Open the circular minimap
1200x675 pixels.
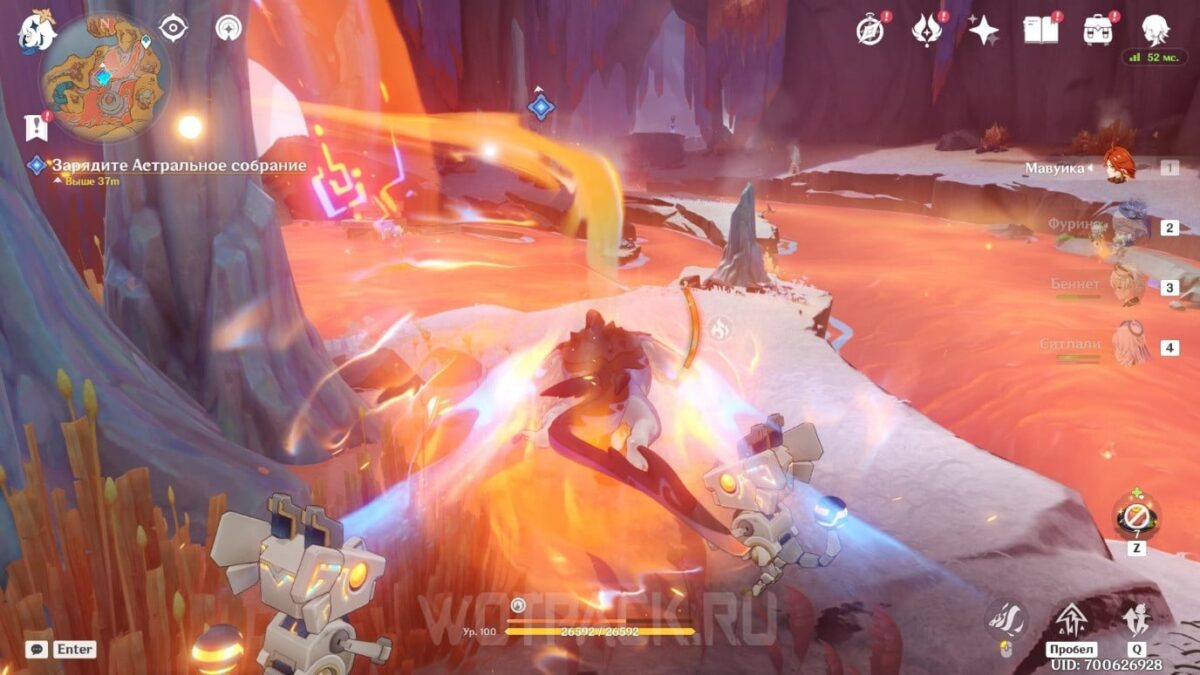104,77
